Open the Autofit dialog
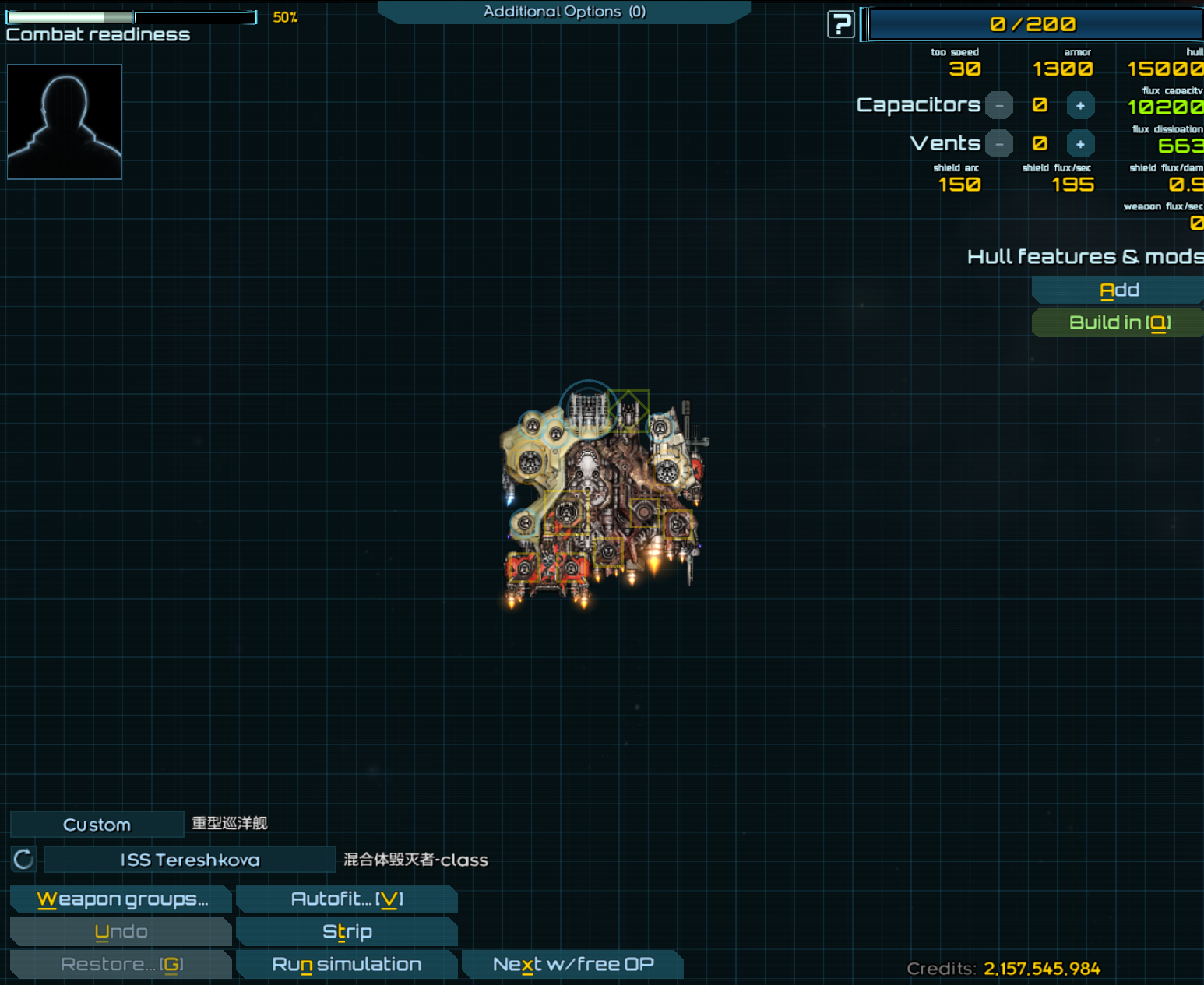The height and width of the screenshot is (985, 1204). 347,899
